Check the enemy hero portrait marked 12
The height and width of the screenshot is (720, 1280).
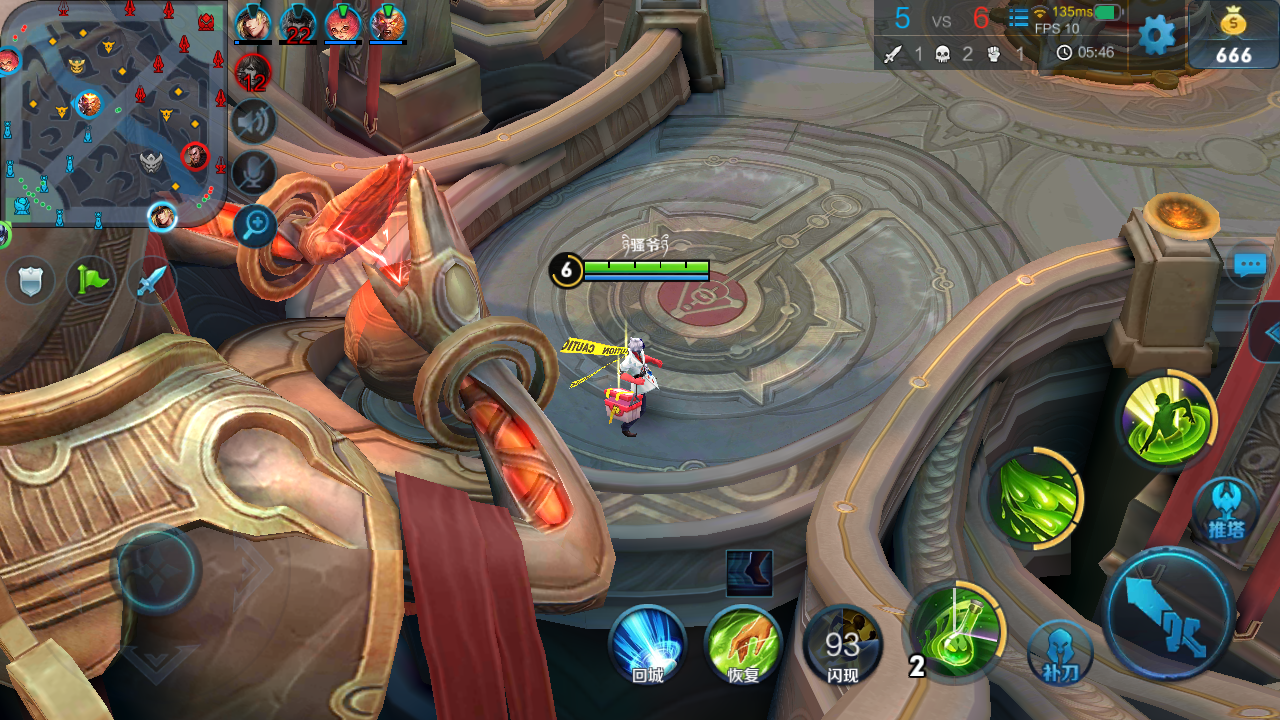pos(252,70)
